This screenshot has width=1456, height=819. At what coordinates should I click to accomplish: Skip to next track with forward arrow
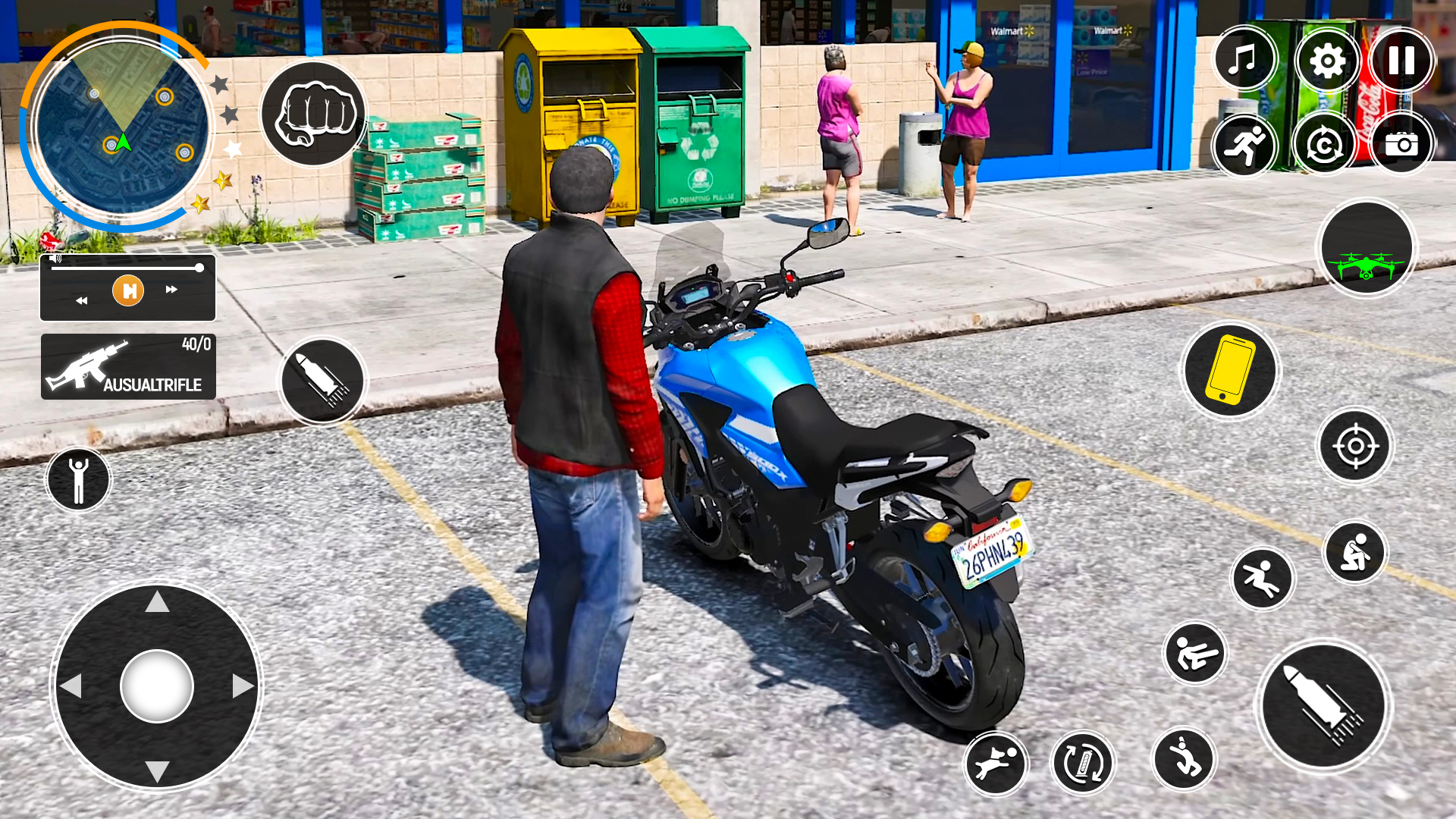click(171, 290)
